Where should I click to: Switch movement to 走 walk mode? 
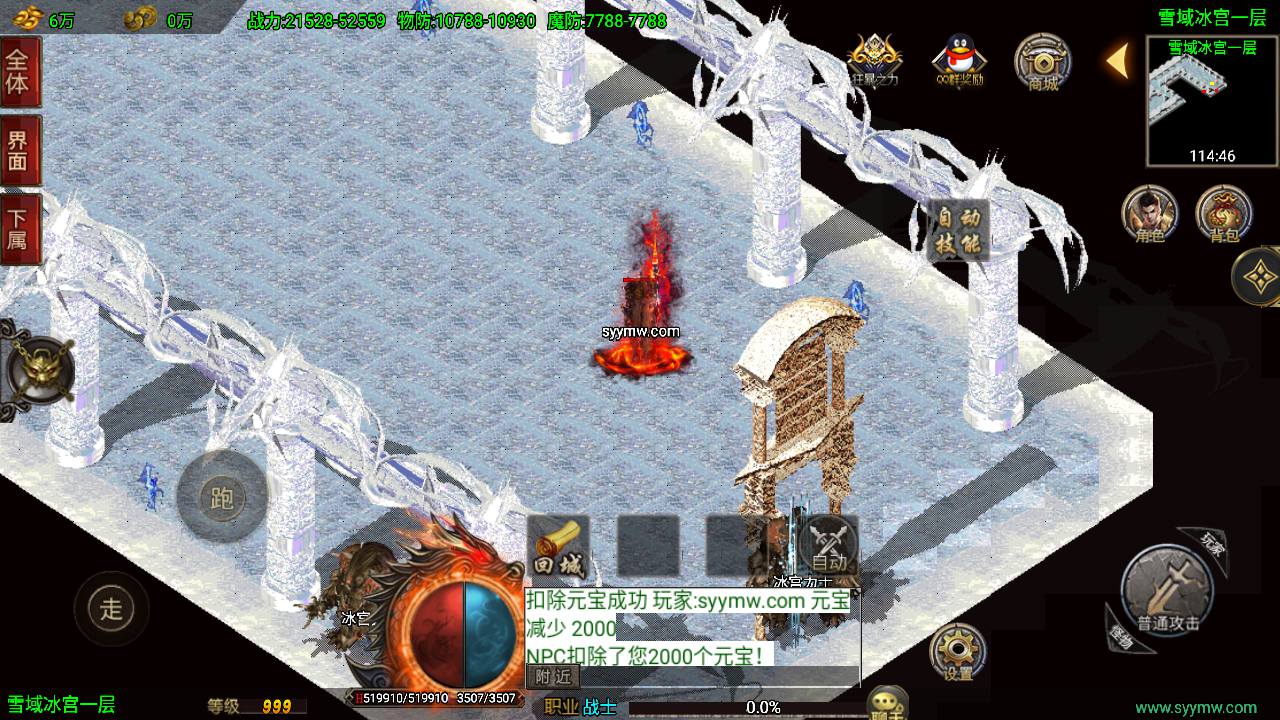[111, 607]
